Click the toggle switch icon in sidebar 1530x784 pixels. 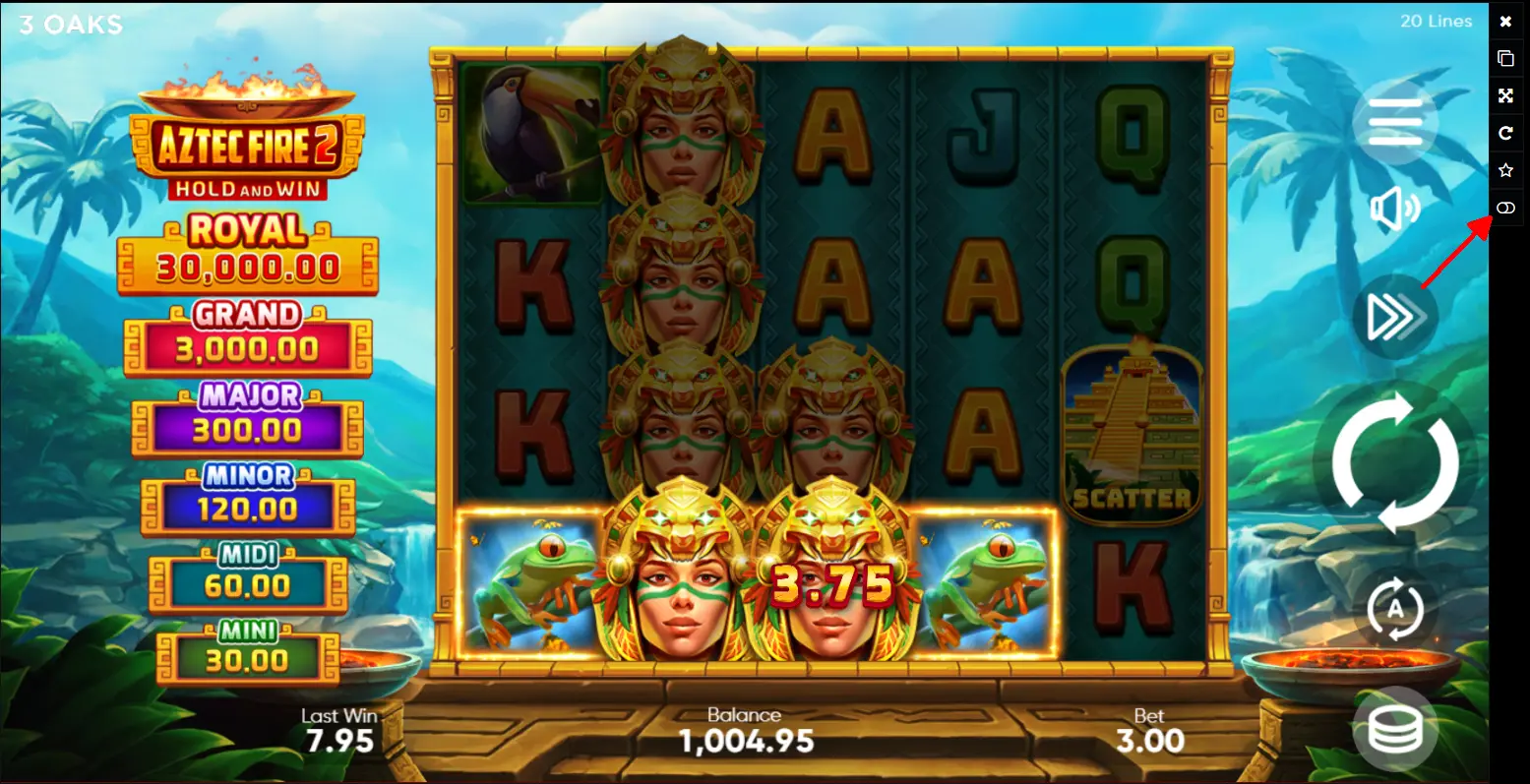[x=1505, y=209]
